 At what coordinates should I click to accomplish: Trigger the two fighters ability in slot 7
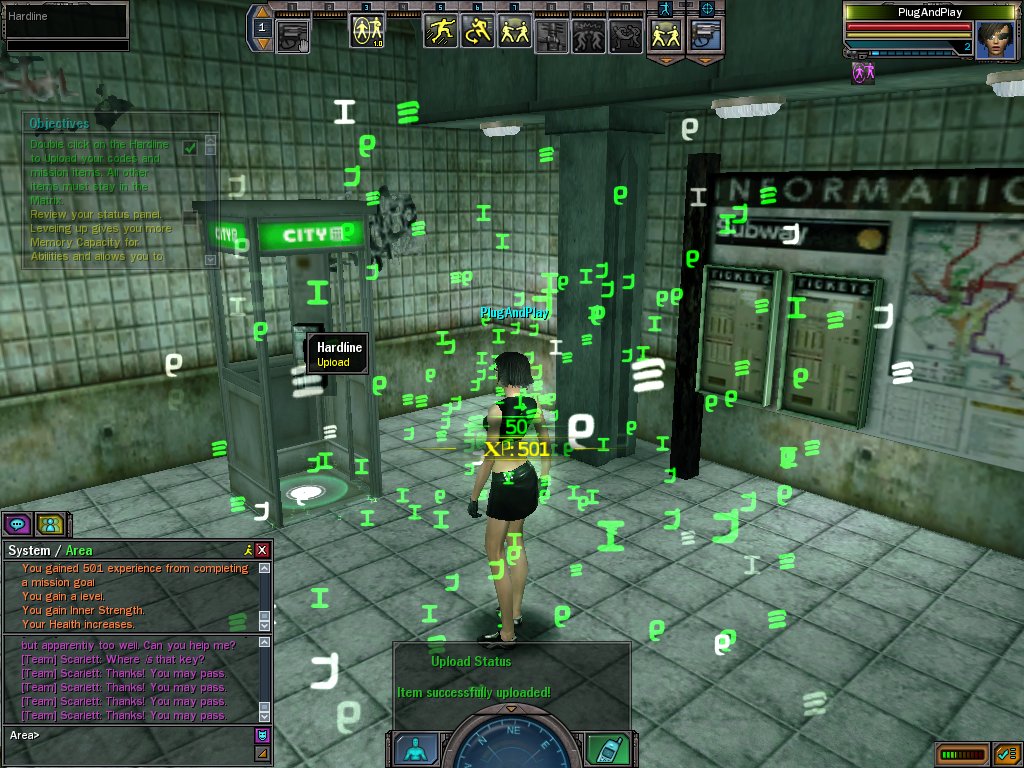(515, 32)
